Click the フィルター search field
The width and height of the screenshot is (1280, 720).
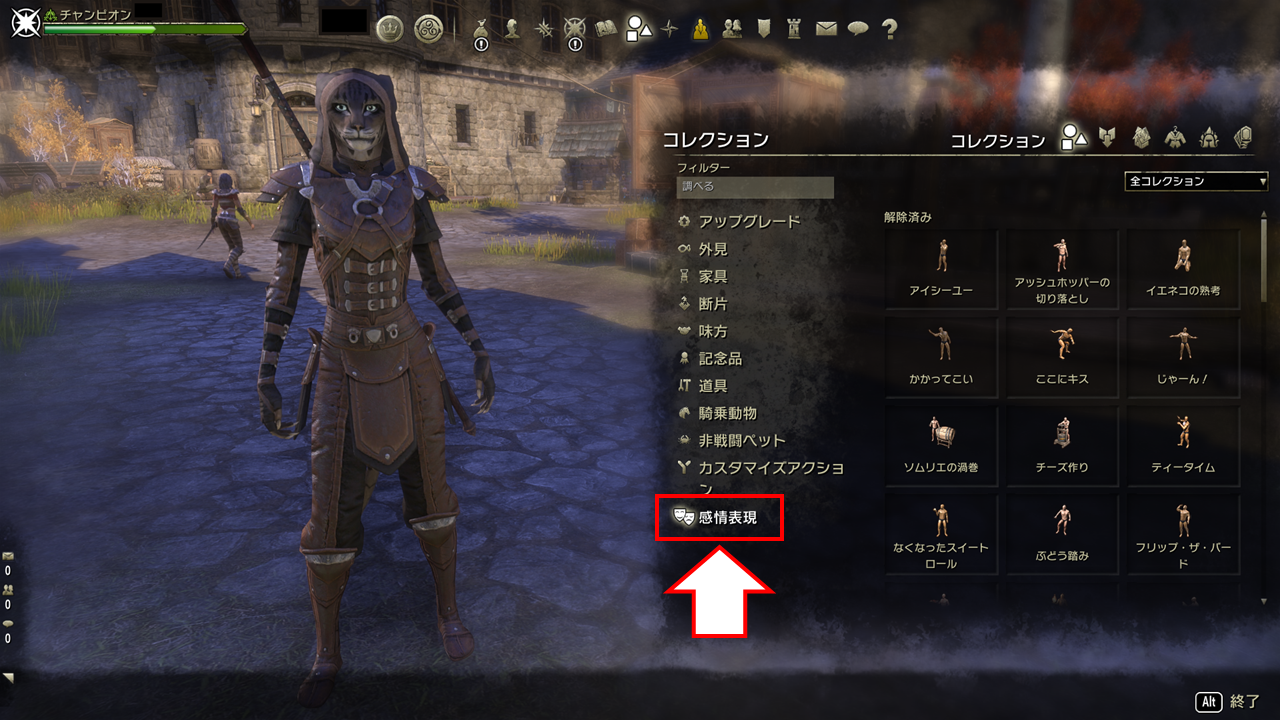pos(755,187)
